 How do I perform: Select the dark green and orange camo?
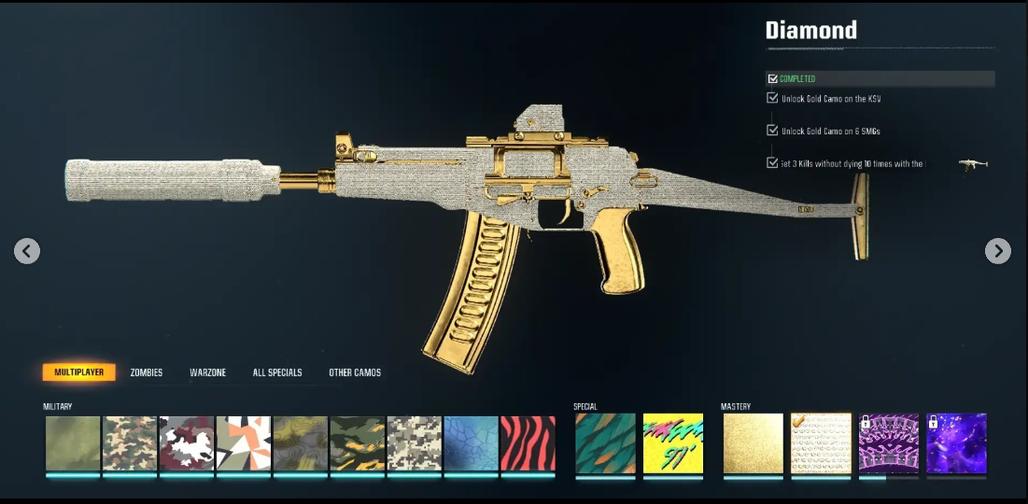pos(357,443)
